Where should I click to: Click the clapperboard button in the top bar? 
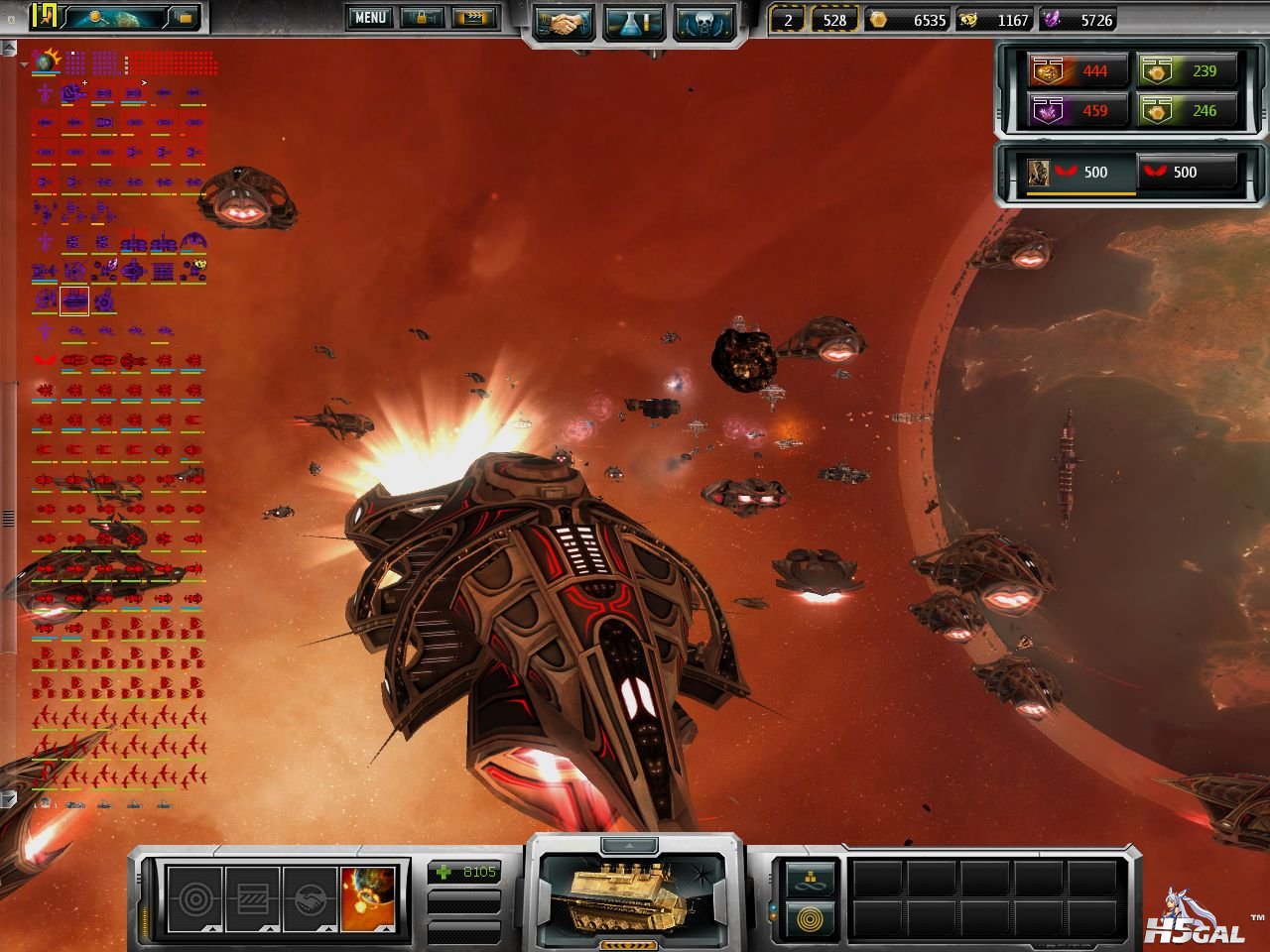(472, 18)
